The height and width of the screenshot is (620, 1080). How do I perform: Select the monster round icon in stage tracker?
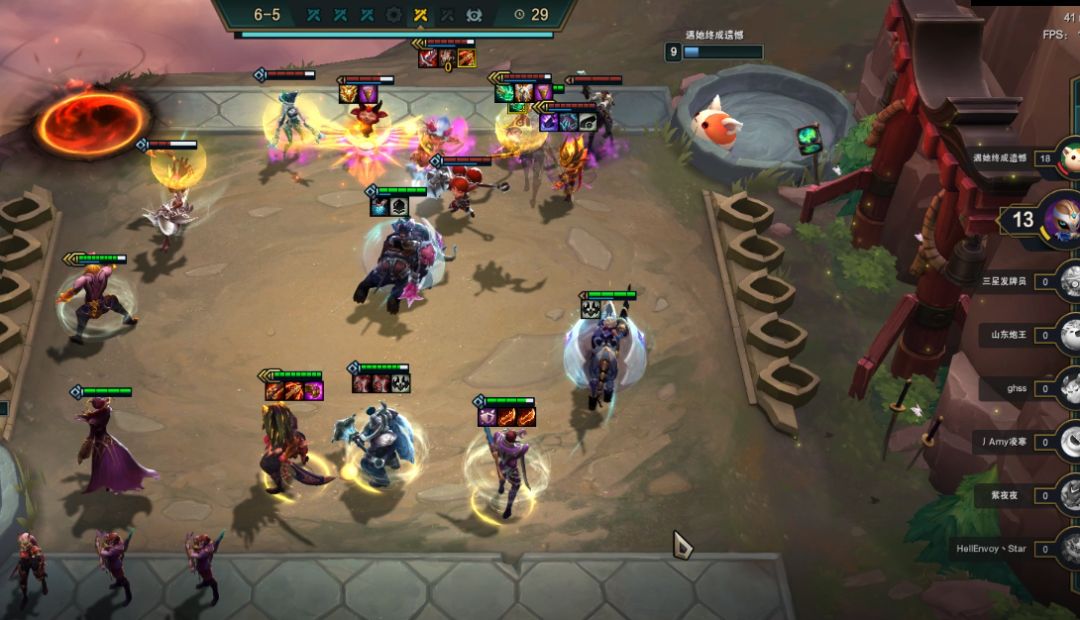(474, 14)
